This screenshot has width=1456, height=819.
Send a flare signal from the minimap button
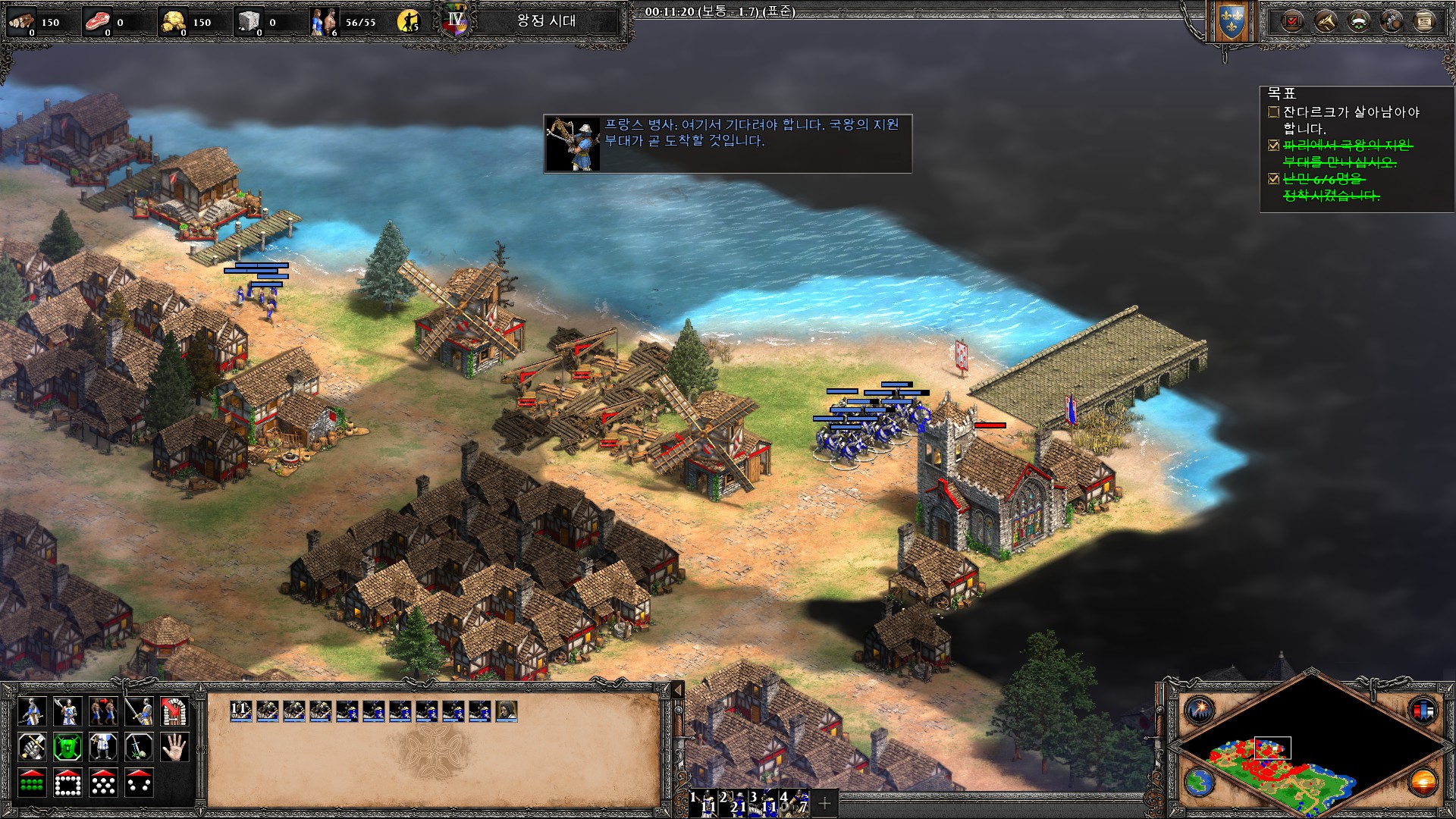(x=1200, y=711)
